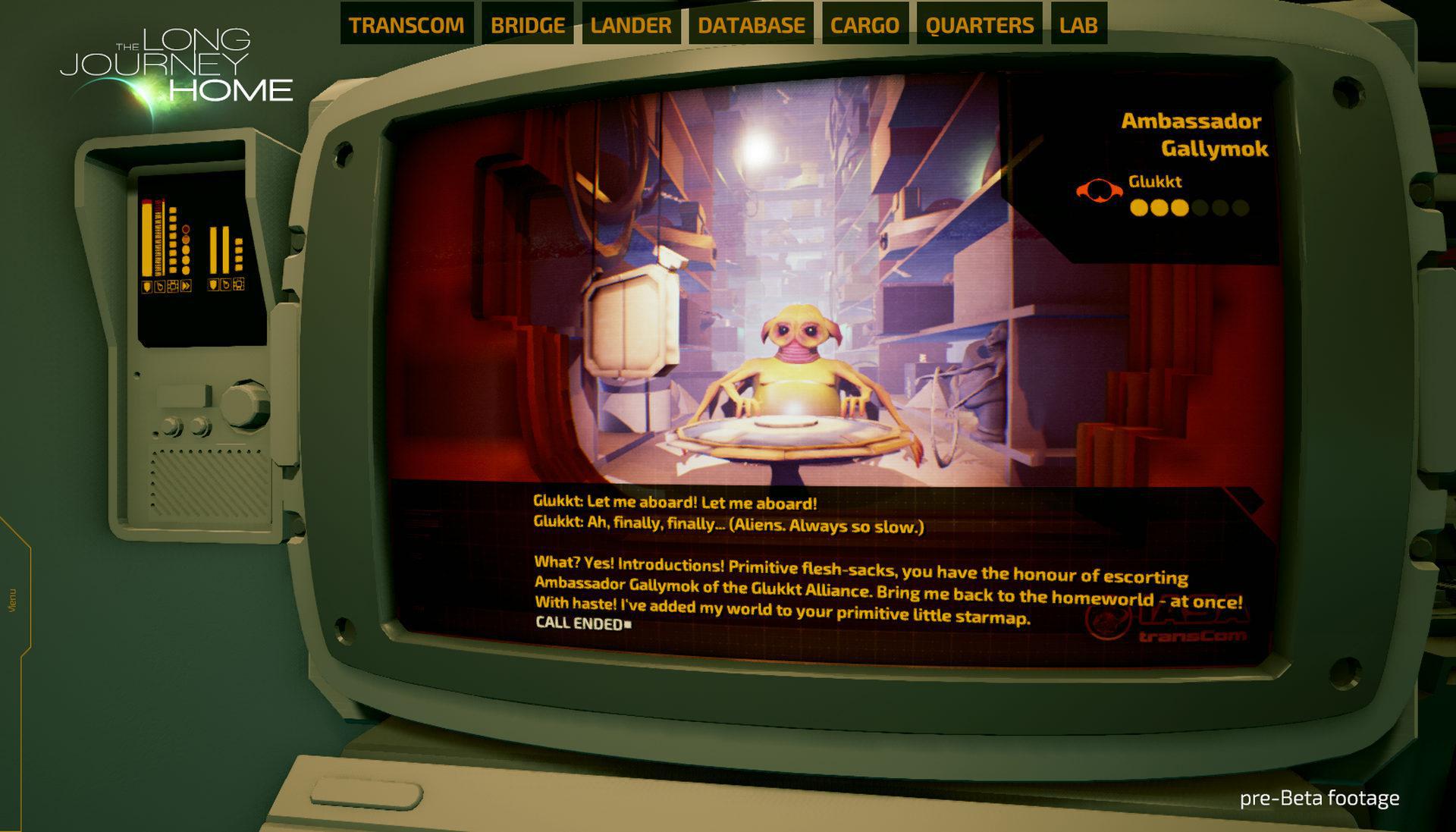This screenshot has width=1456, height=832.
Task: Open the DATABASE tab
Action: pyautogui.click(x=752, y=24)
